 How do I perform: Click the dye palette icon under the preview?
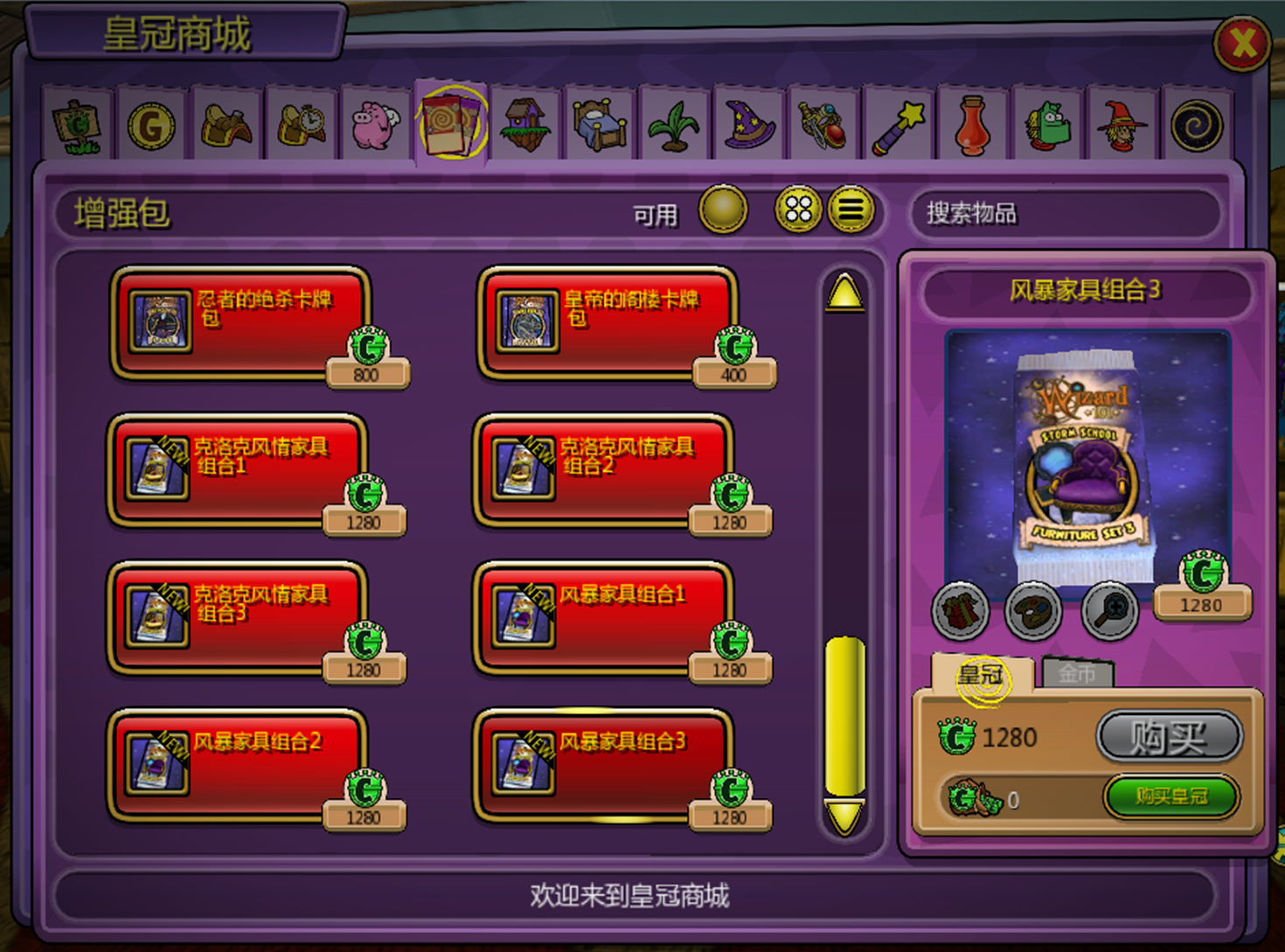point(1034,612)
